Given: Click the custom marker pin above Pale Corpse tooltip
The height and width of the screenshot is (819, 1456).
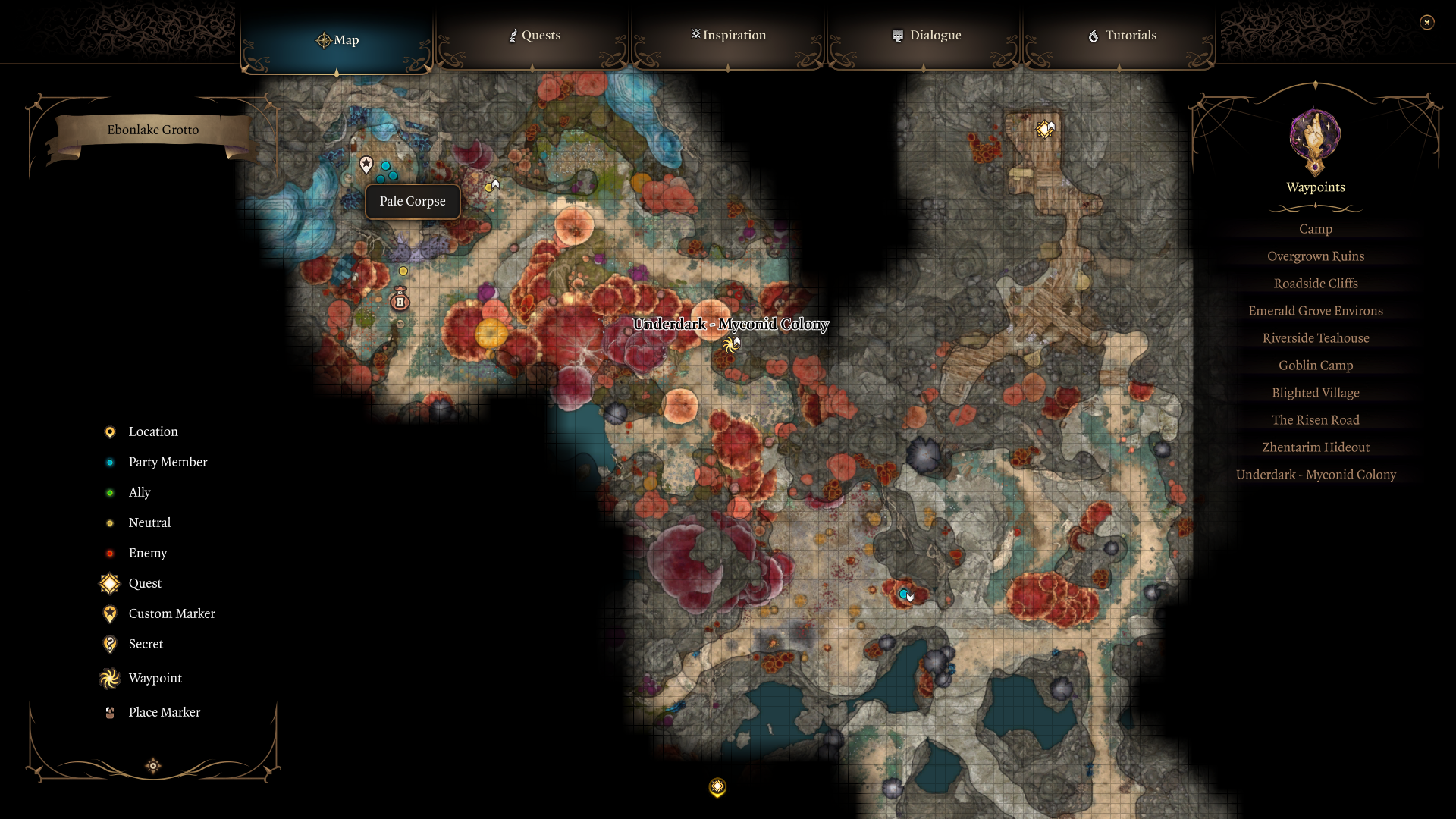Looking at the screenshot, I should pos(366,164).
